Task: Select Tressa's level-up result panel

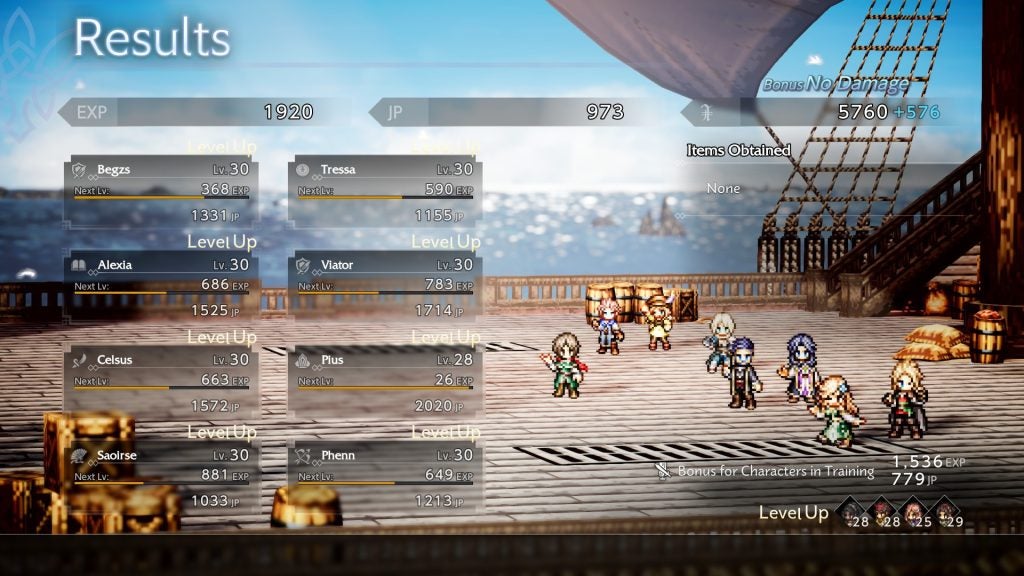Action: click(x=385, y=190)
